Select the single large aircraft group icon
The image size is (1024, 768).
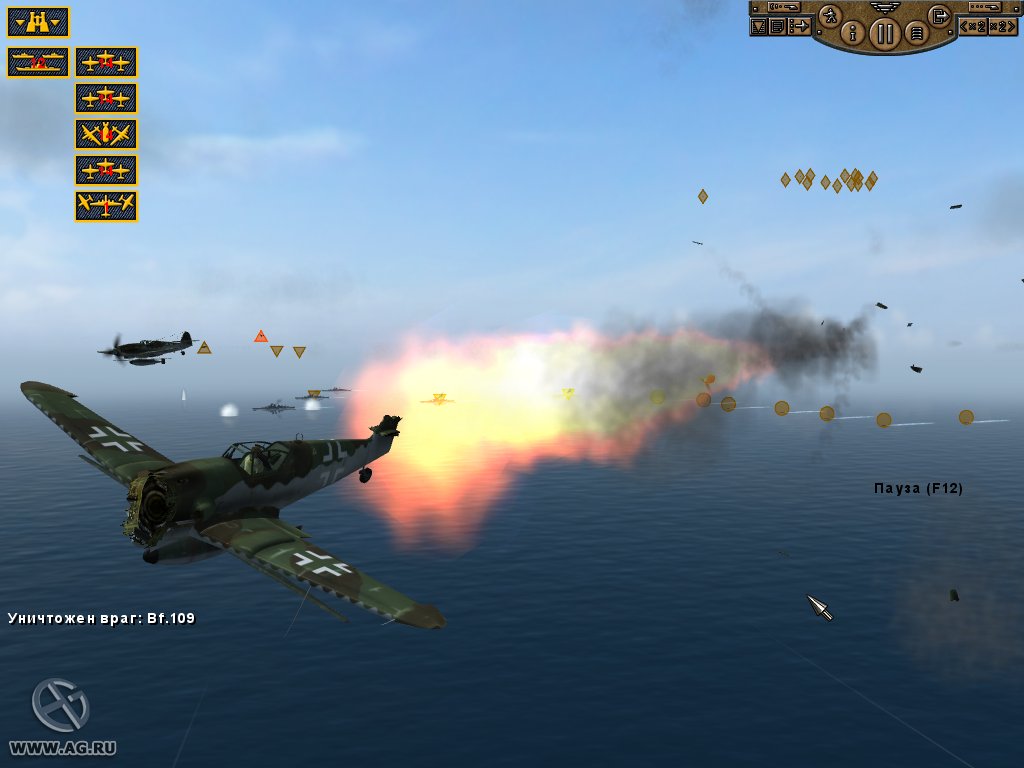click(106, 206)
